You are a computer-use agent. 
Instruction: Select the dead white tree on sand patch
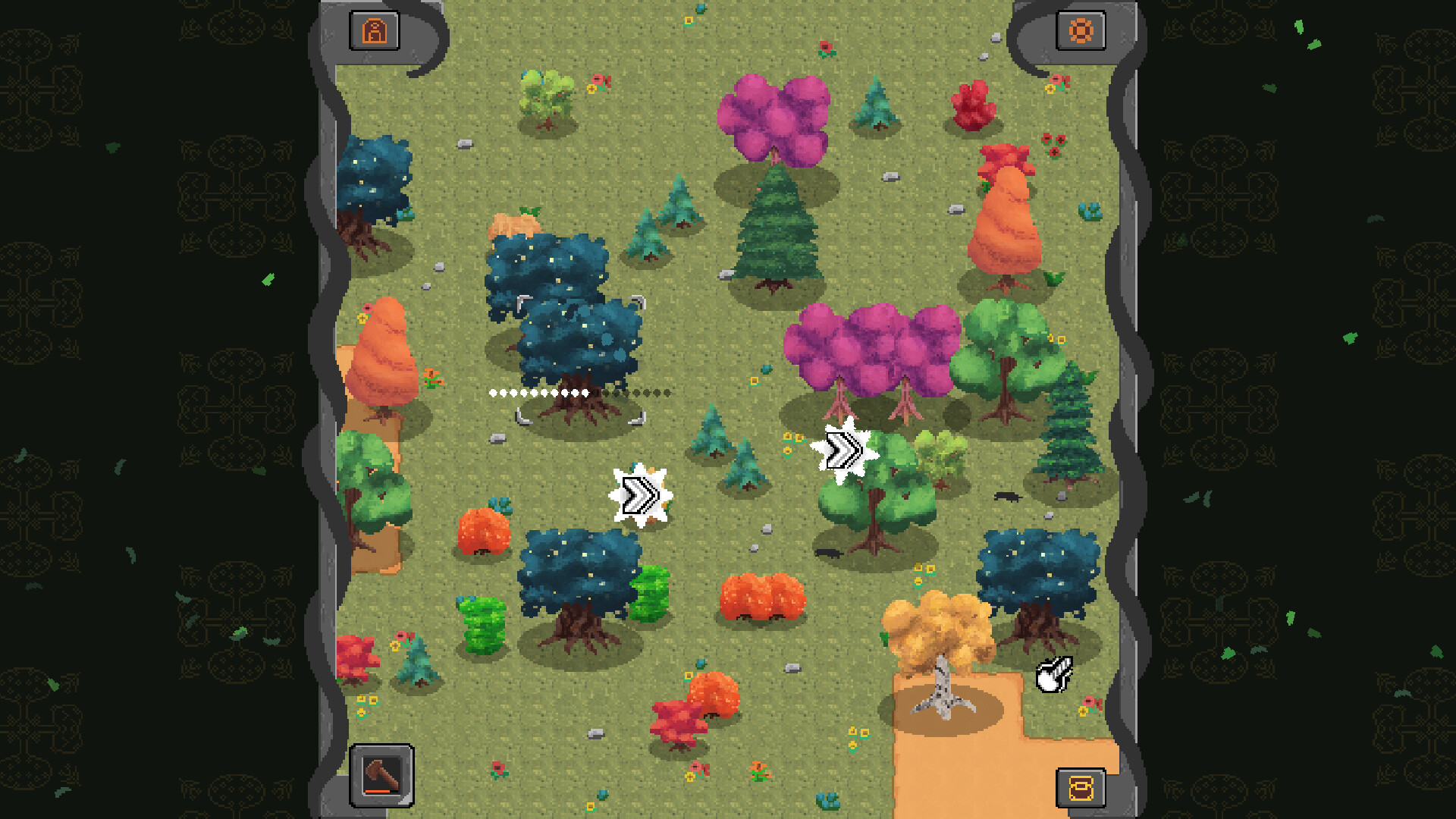tap(943, 694)
